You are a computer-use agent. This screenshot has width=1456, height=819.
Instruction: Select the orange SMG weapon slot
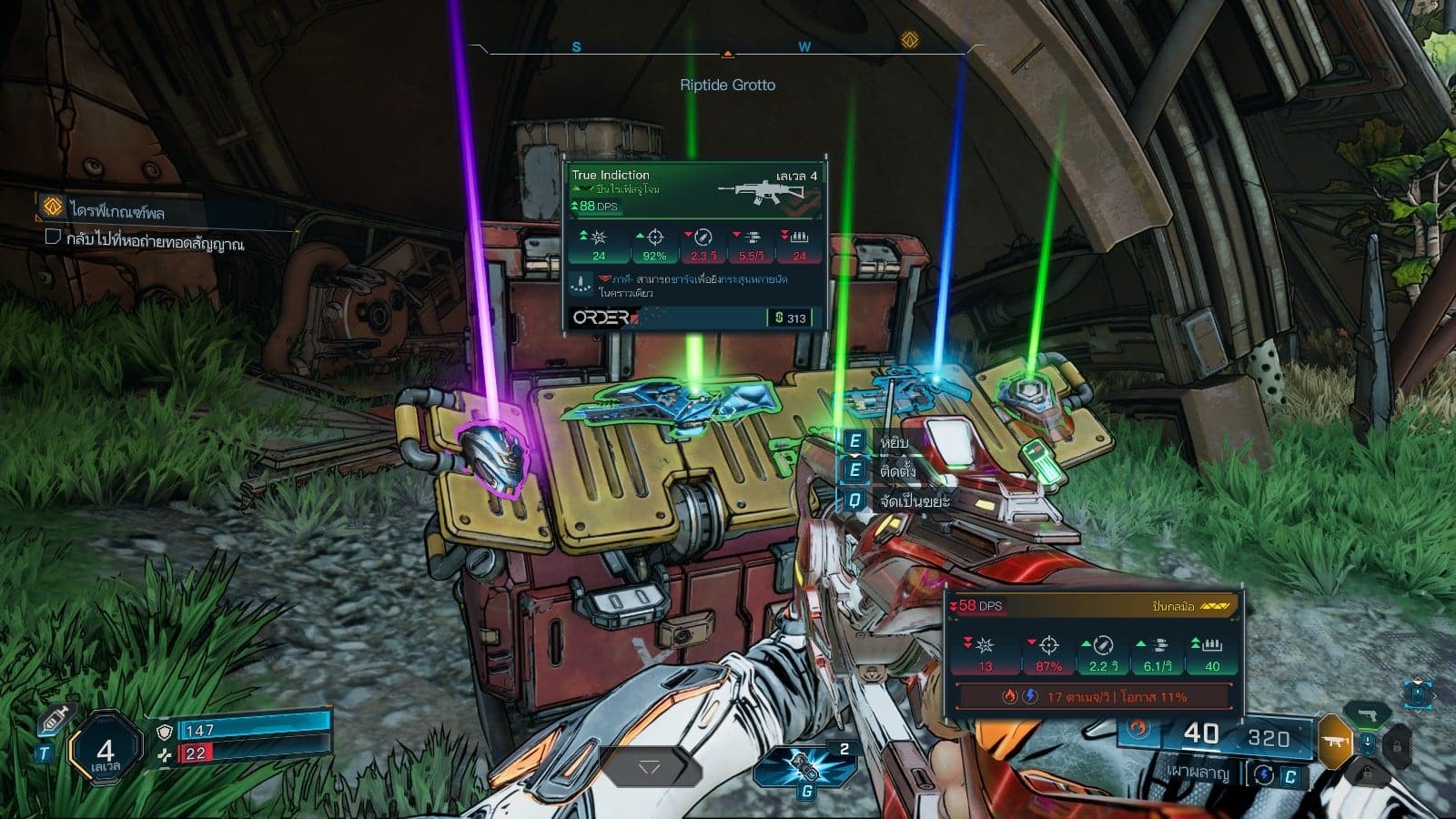click(x=1336, y=742)
